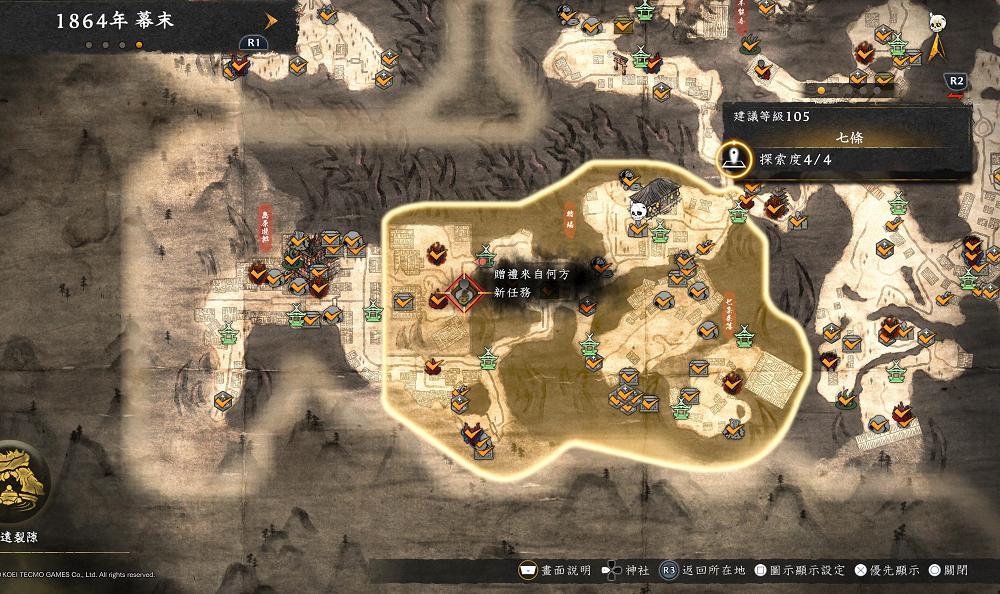Click the glowing location pin icon
1000x594 pixels.
pyautogui.click(x=737, y=157)
